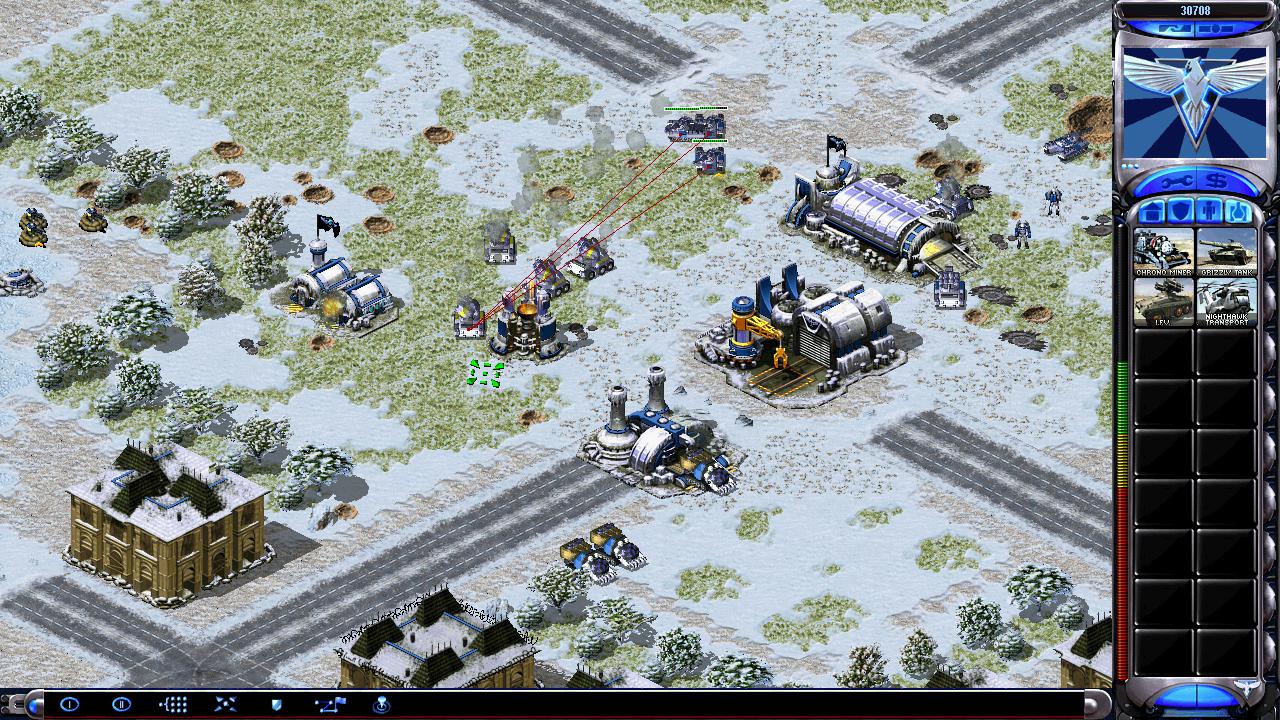Select the IFV build icon
This screenshot has height=720, width=1280.
click(x=1164, y=302)
